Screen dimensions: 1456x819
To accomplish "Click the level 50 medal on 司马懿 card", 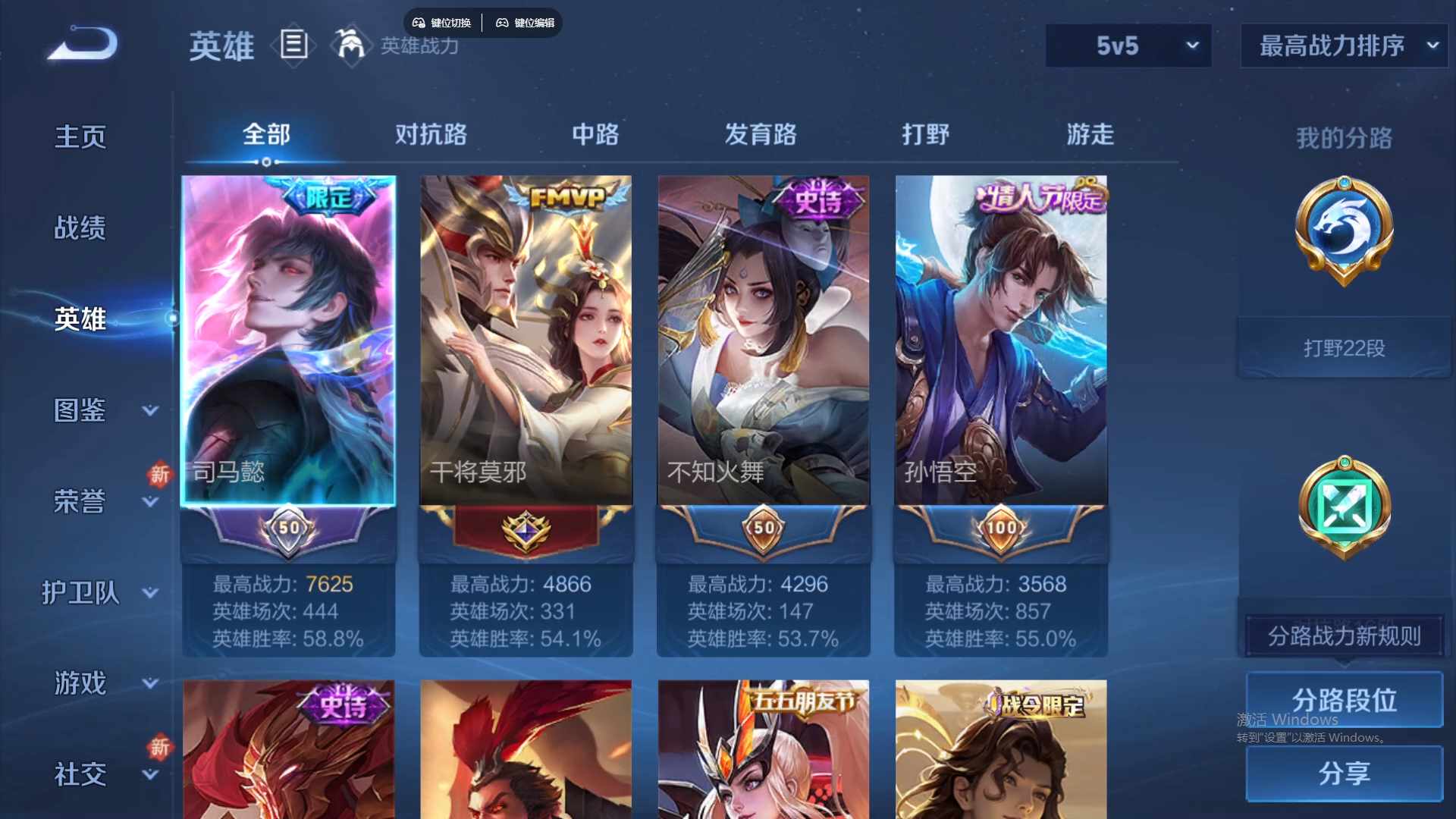I will [288, 529].
